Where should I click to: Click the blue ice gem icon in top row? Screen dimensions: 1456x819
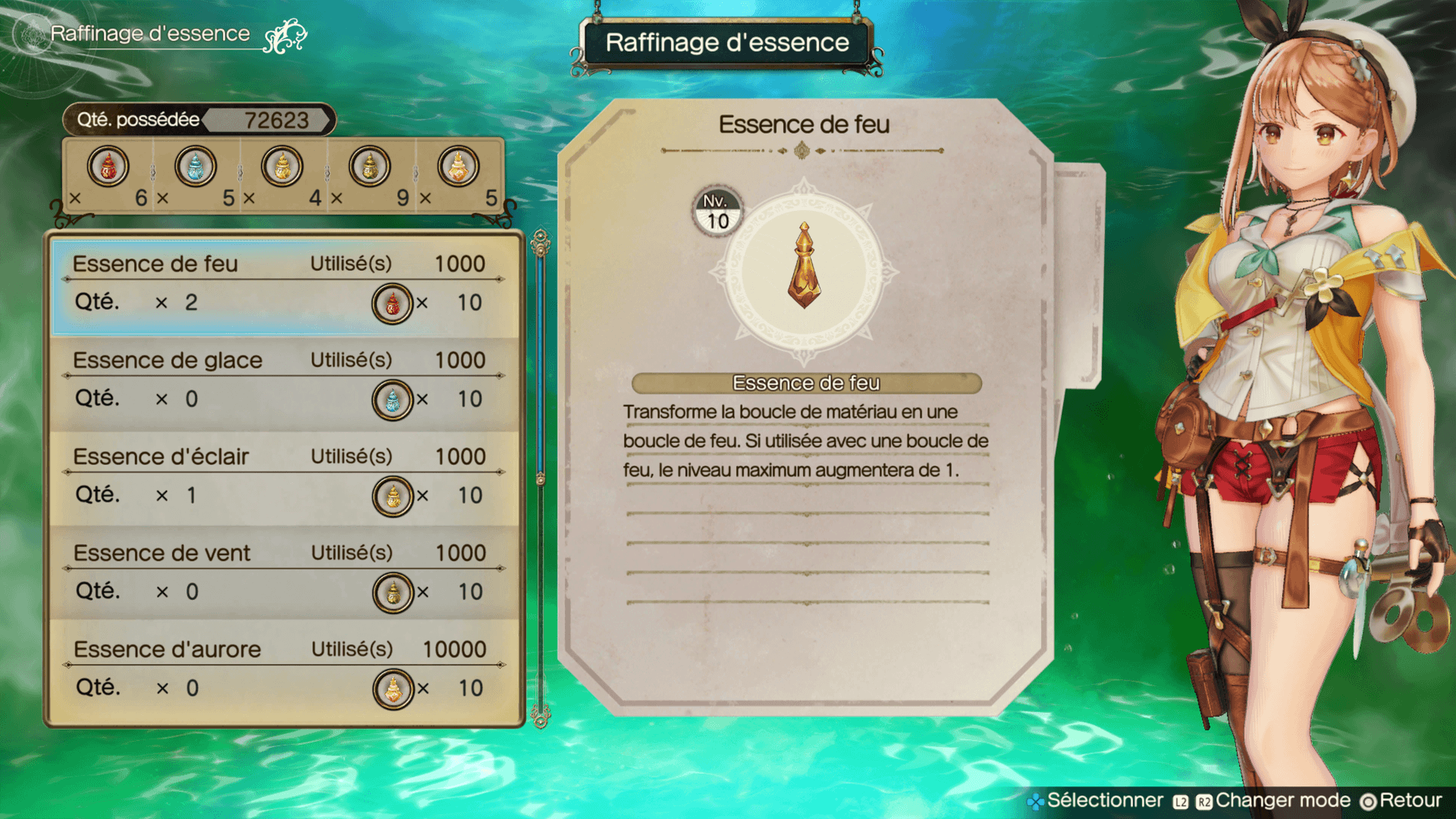(x=195, y=167)
